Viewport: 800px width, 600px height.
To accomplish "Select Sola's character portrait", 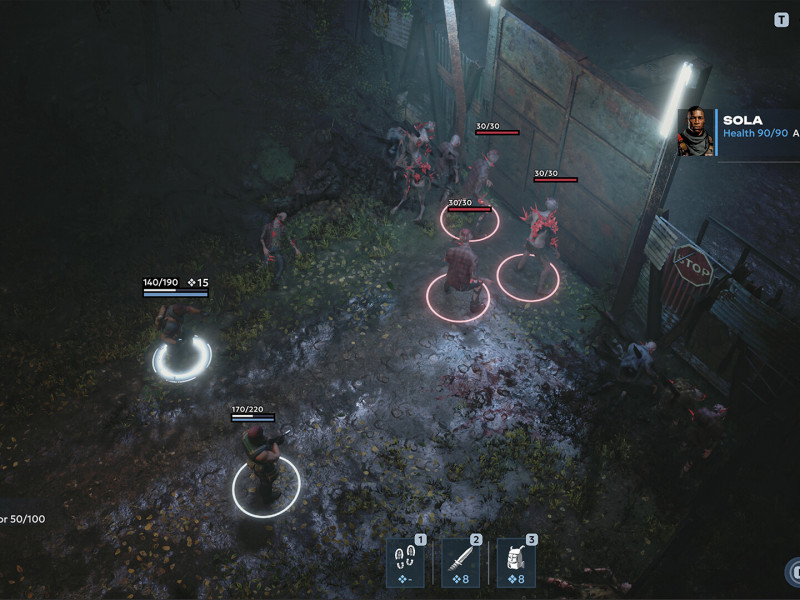I will 696,132.
